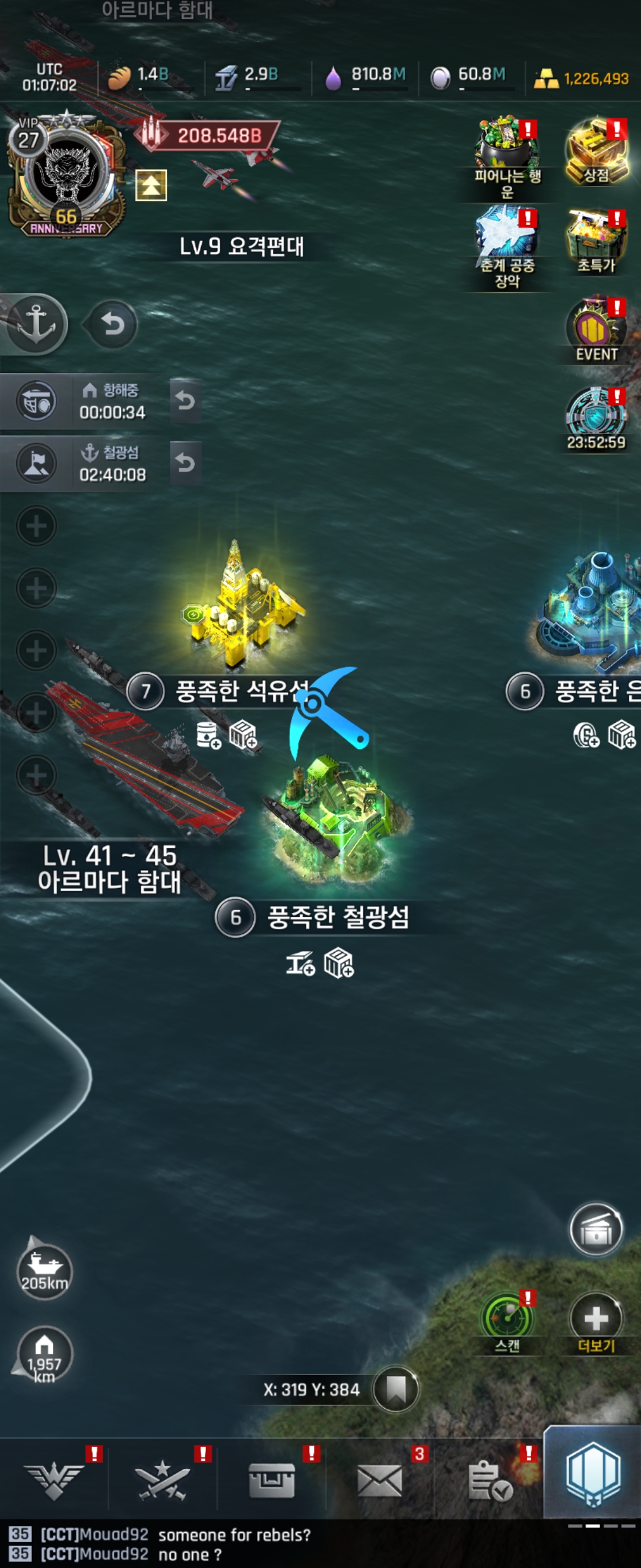The width and height of the screenshot is (641, 1568).
Task: Tap the yellow rank-up arrow icon
Action: (151, 186)
